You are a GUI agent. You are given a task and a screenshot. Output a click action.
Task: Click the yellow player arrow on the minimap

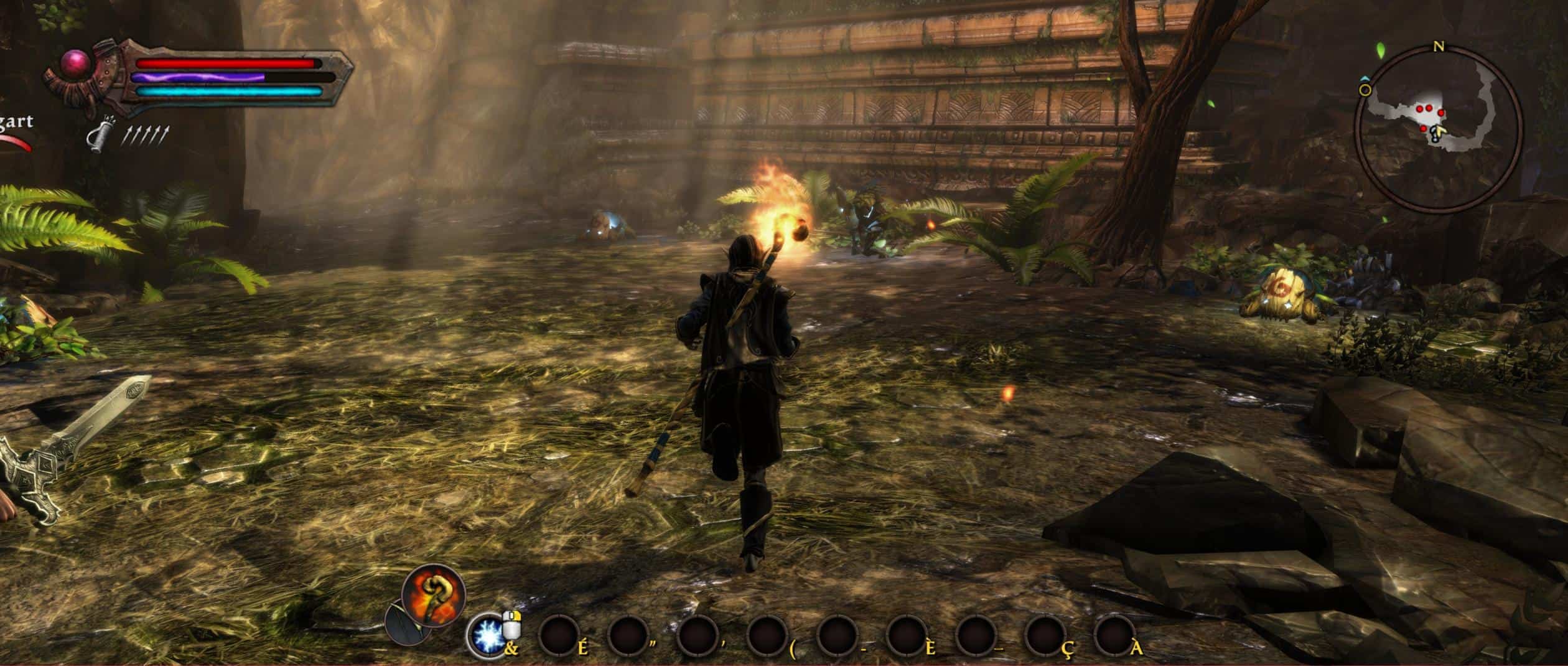coord(1439,131)
